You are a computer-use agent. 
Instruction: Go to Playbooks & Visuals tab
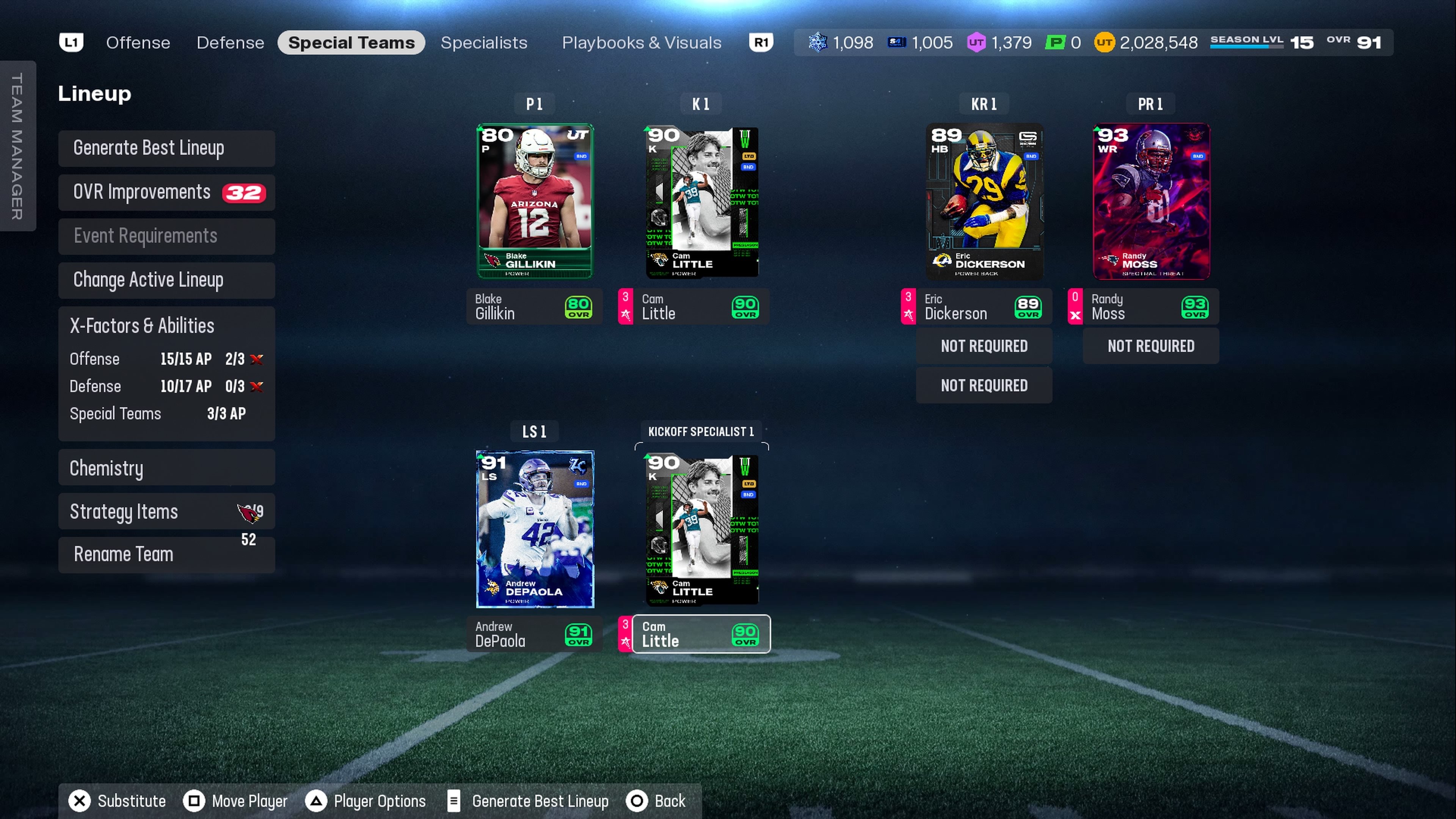tap(642, 43)
